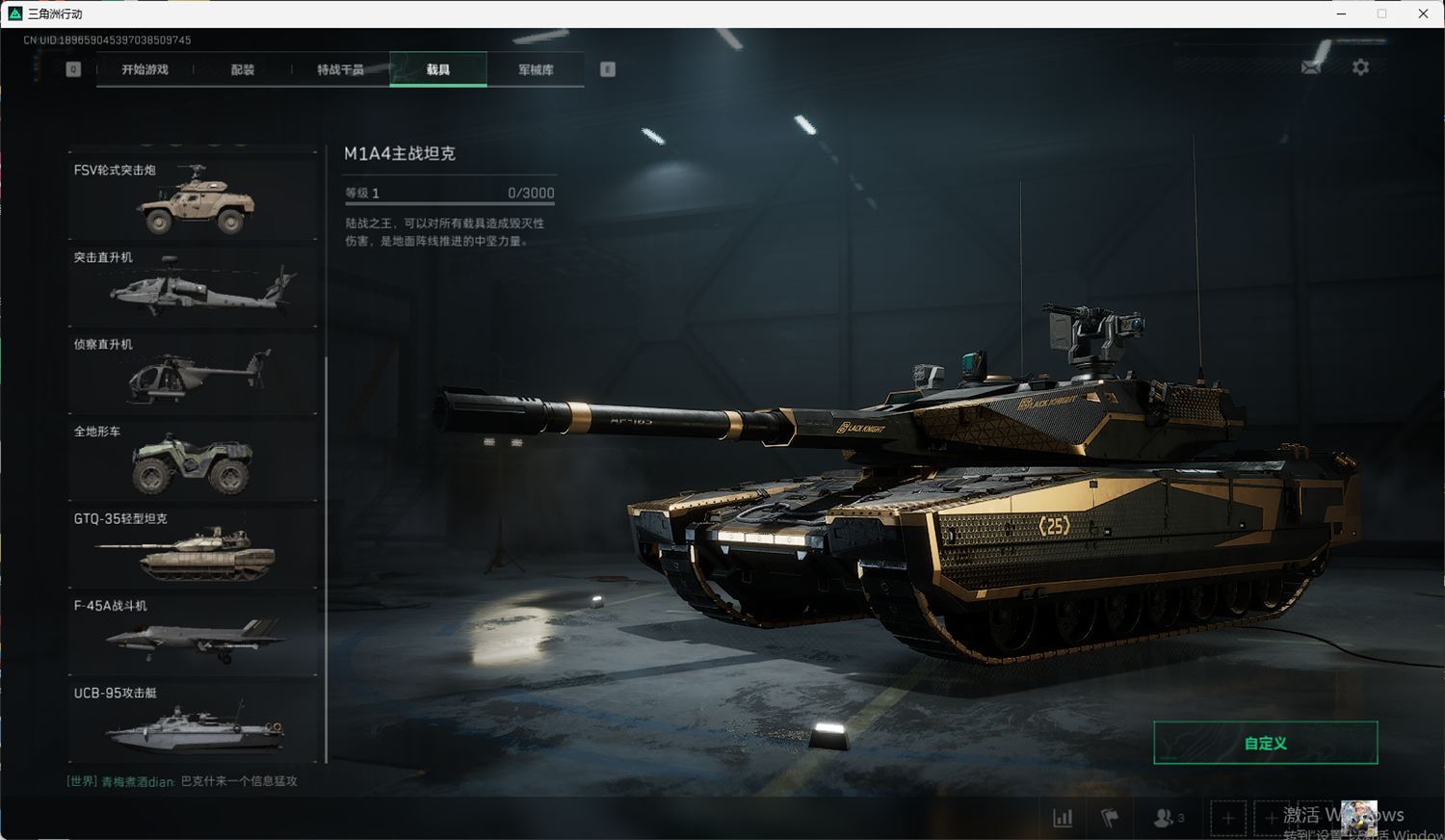Select the 全地形车 ATV entry
Viewport: 1445px width, 840px height.
(193, 460)
